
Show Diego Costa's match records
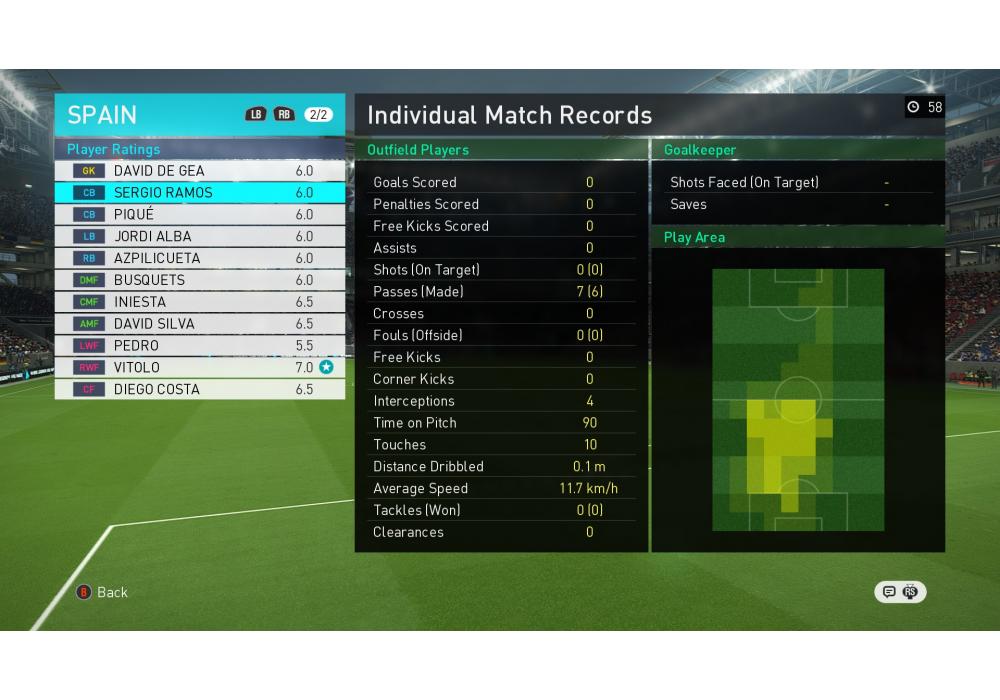[200, 390]
